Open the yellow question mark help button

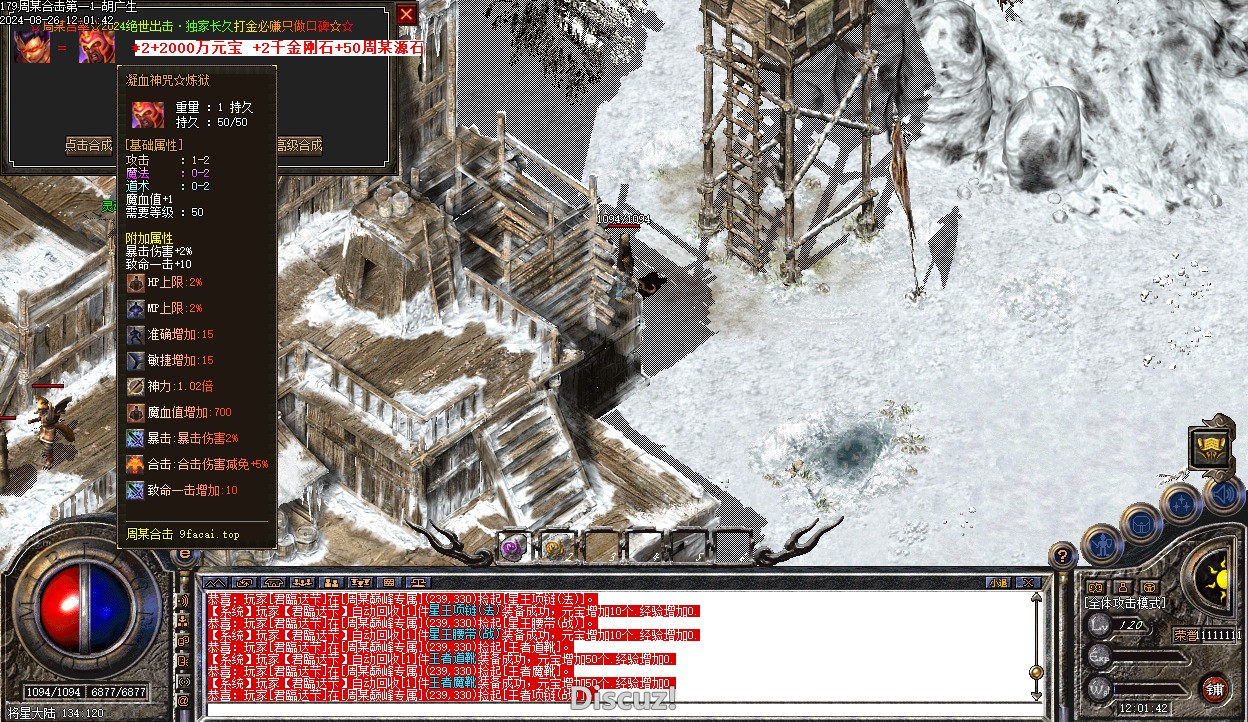pos(1063,555)
